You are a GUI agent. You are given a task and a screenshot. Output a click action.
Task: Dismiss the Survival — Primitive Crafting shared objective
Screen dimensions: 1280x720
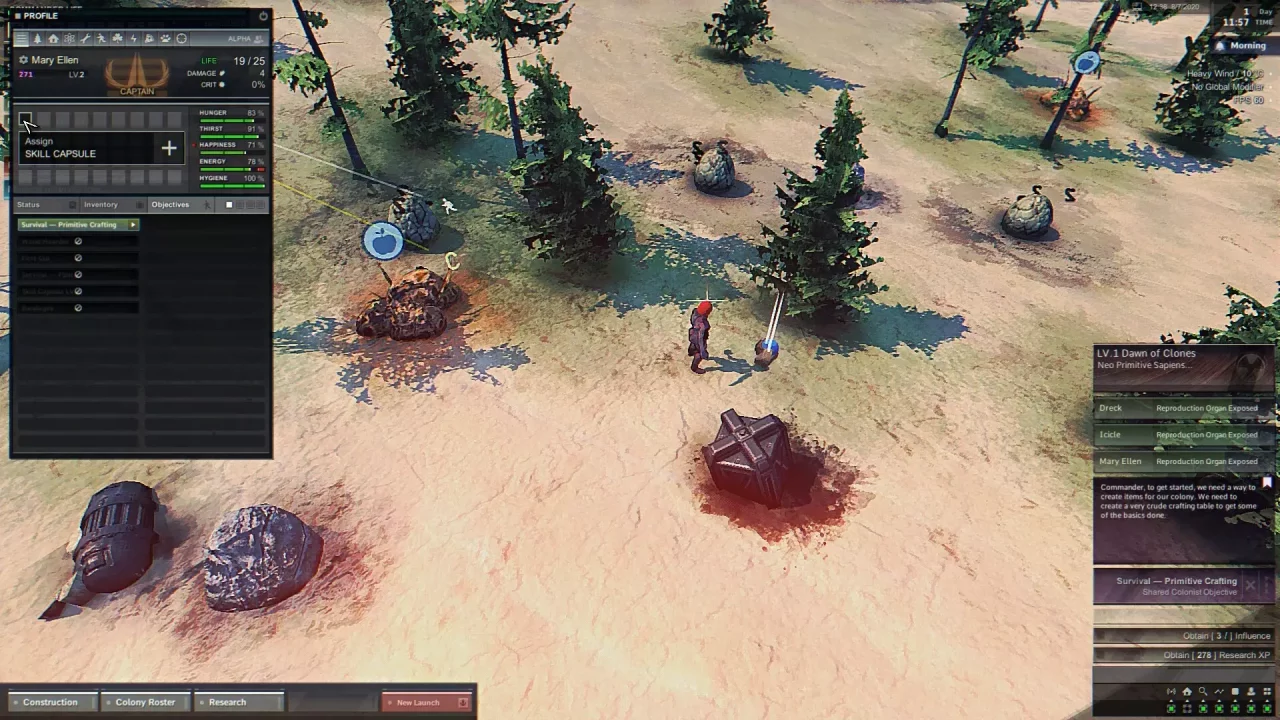pos(1250,585)
